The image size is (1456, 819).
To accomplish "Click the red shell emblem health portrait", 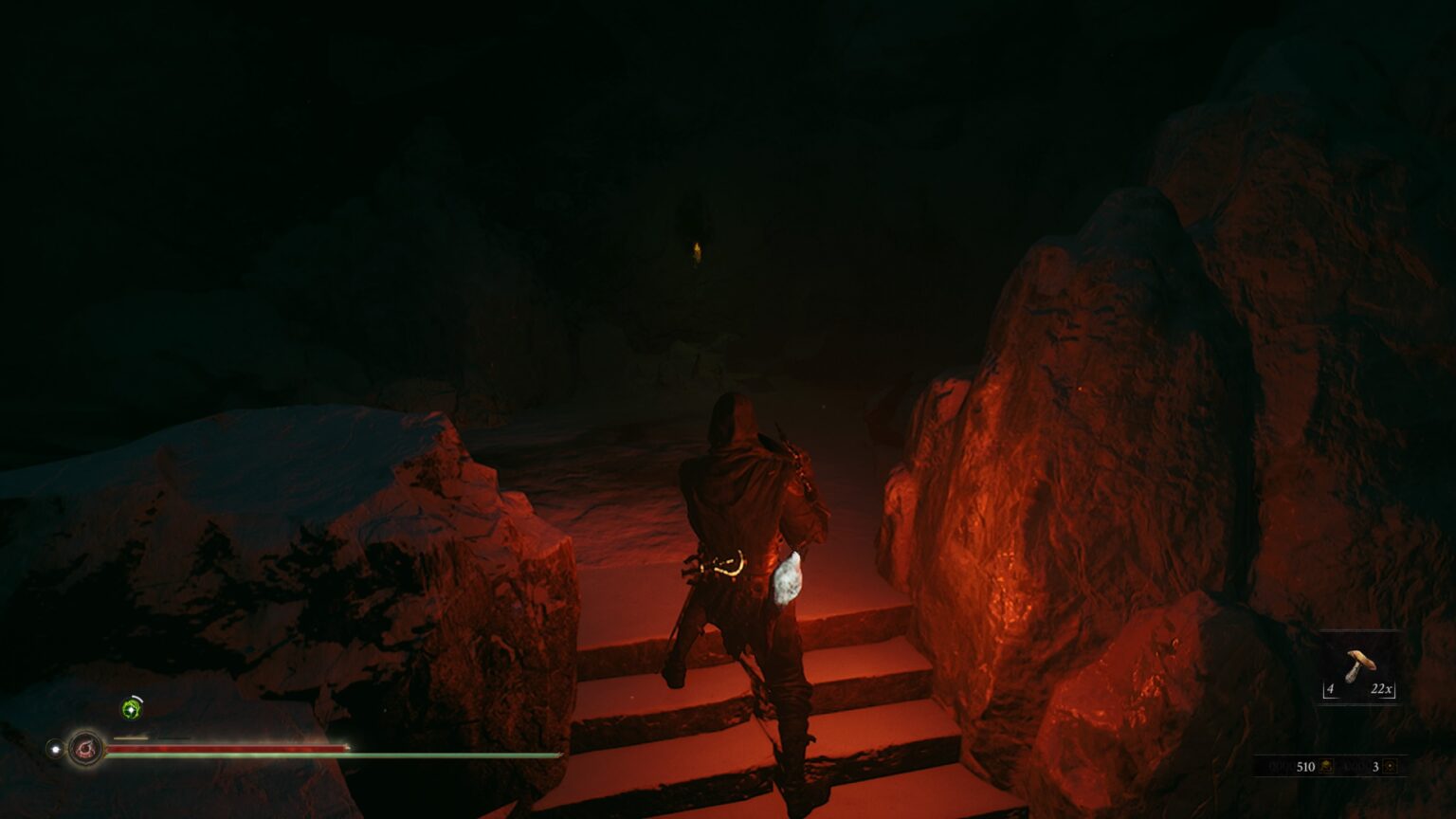I will [x=86, y=748].
